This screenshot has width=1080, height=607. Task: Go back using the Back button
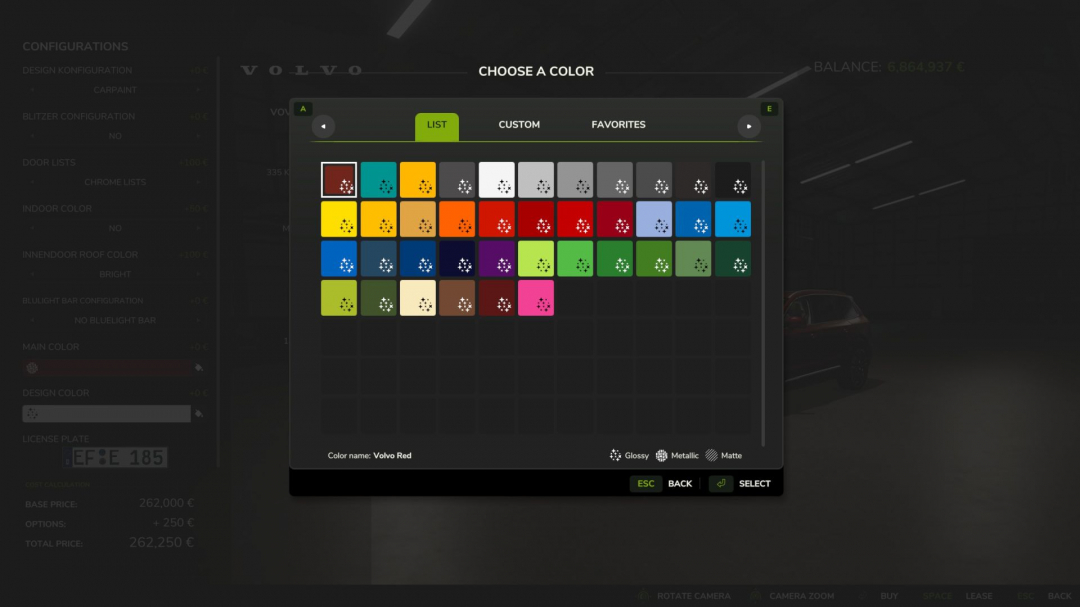[x=662, y=484]
